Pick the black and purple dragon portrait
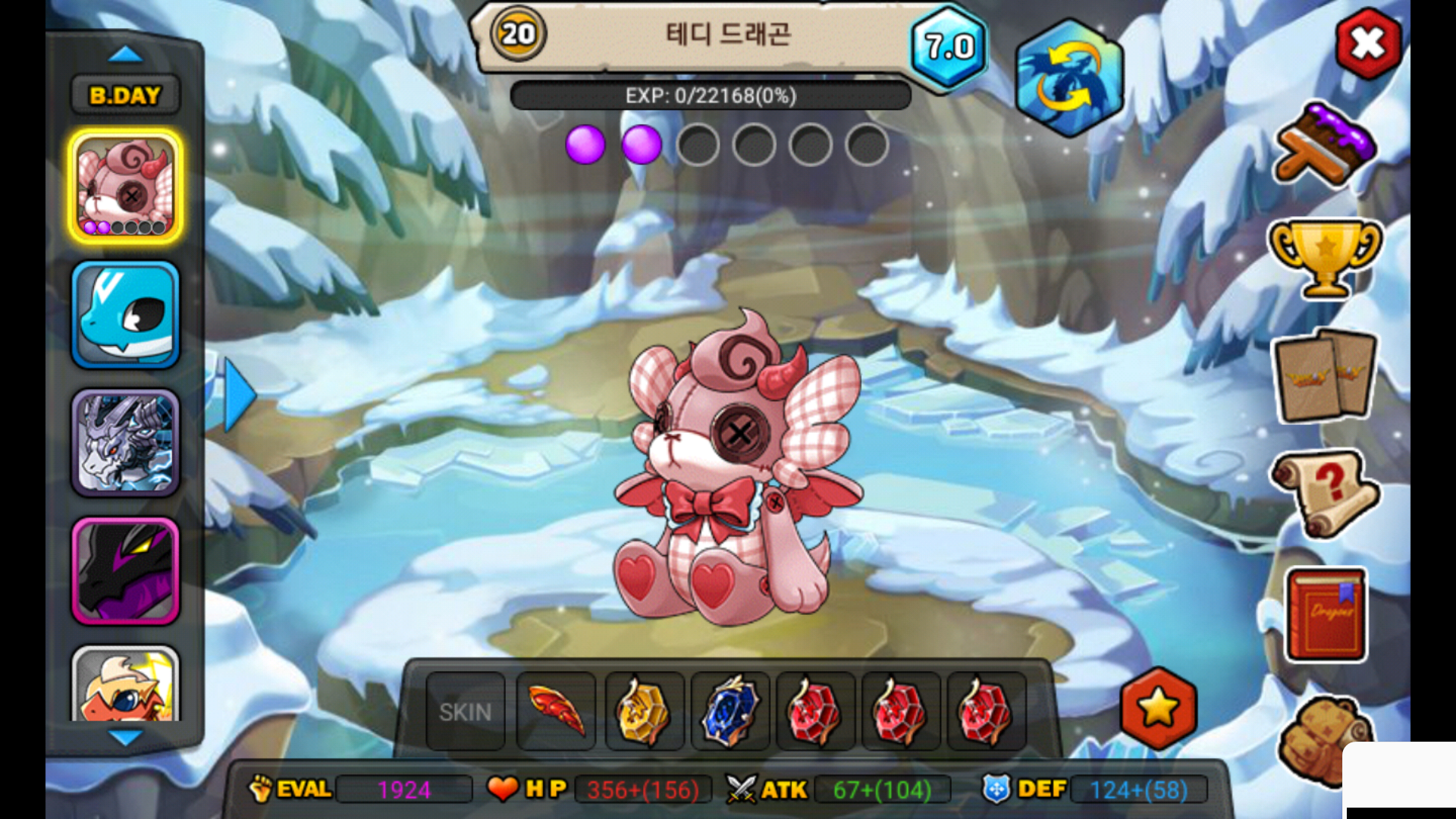1456x819 pixels. coord(126,571)
